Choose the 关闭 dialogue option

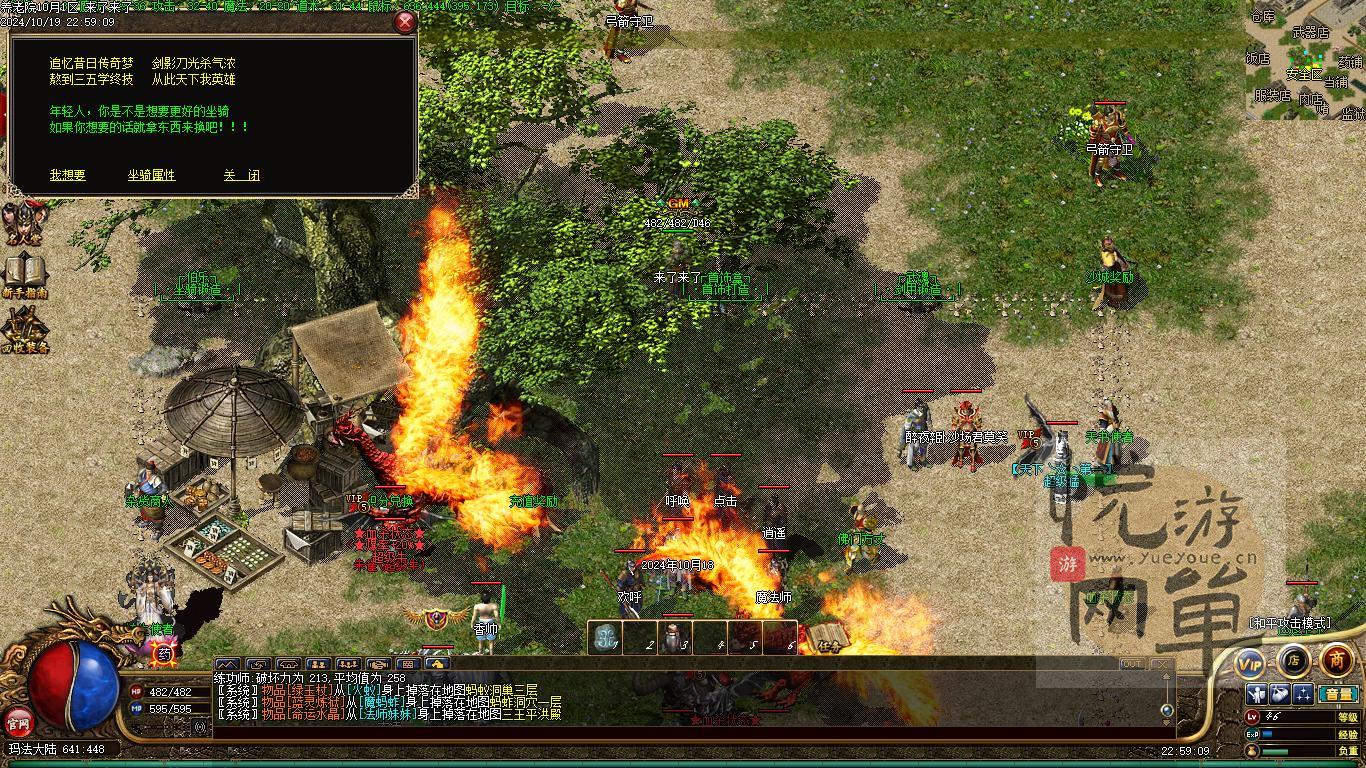[241, 175]
